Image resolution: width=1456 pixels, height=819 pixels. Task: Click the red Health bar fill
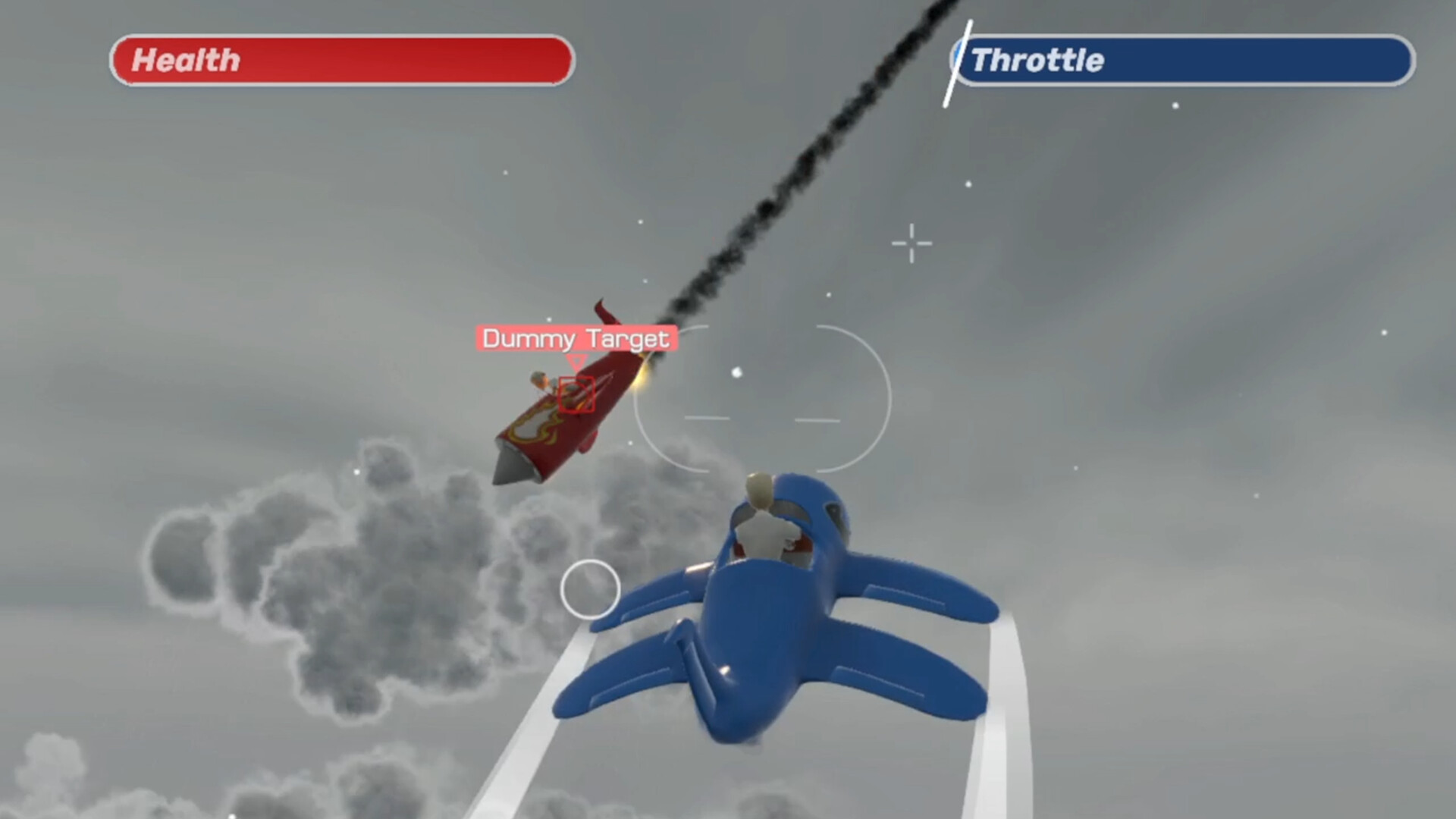pos(341,61)
